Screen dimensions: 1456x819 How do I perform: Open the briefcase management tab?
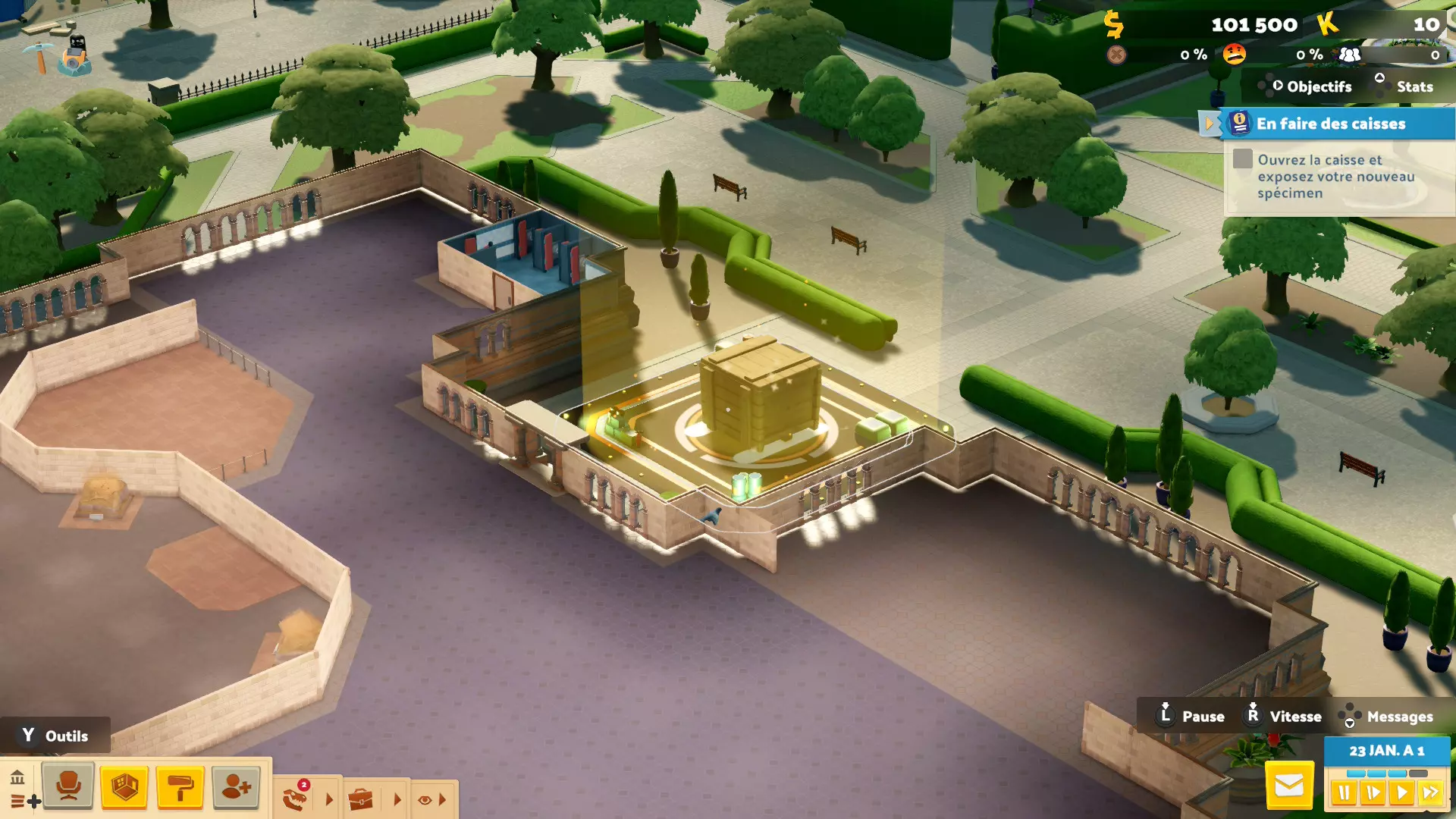pos(361,799)
